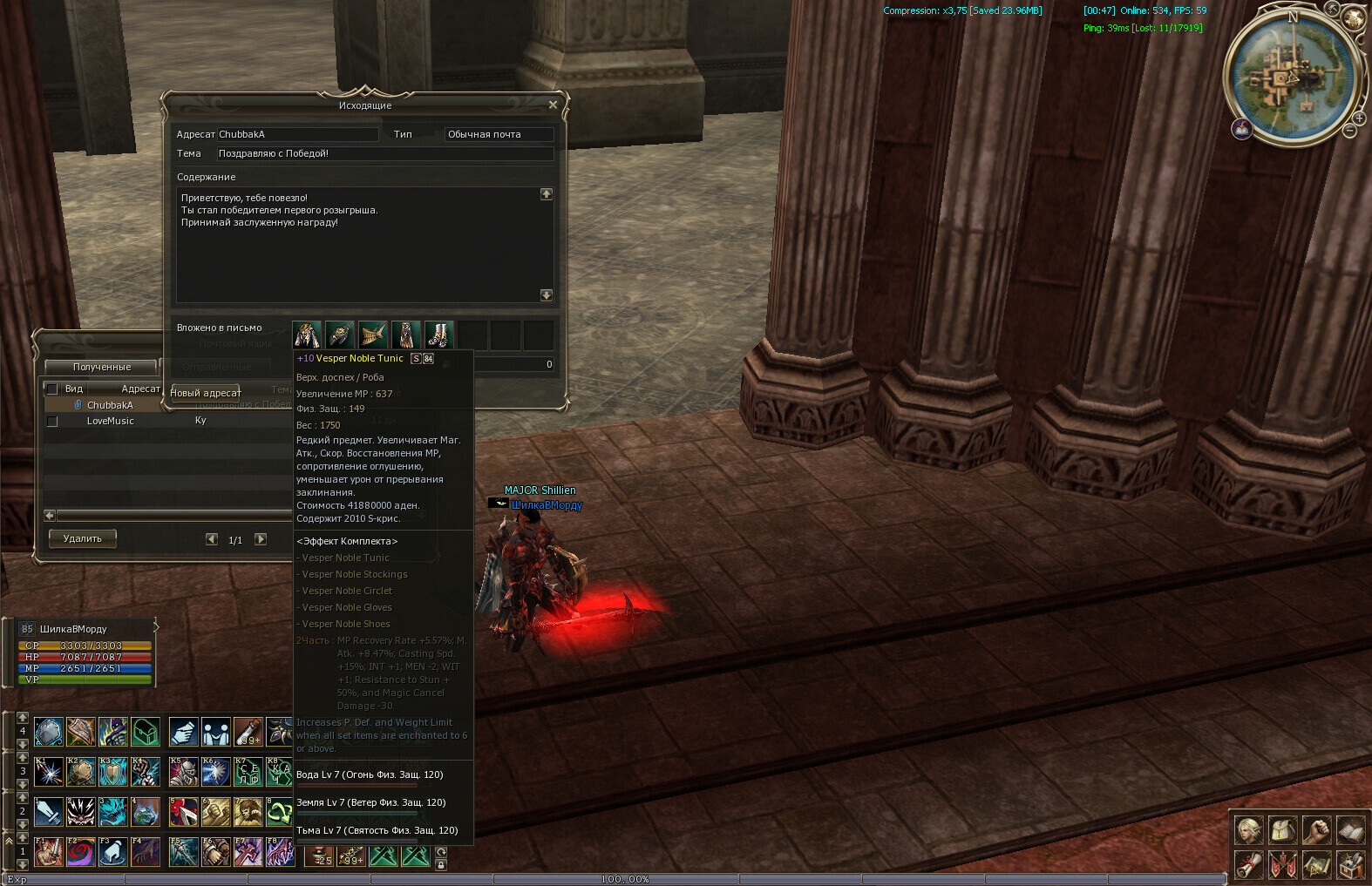This screenshot has height=886, width=1372.
Task: Select the boots attachment in the letter
Action: tap(439, 335)
